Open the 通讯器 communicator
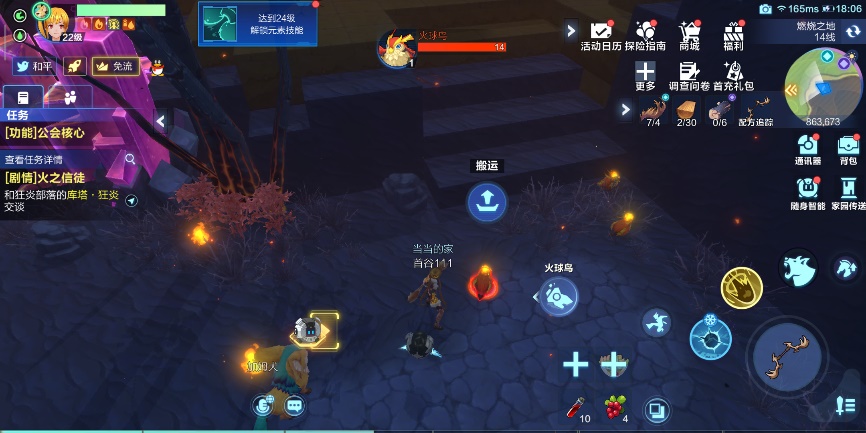The image size is (866, 433). click(x=808, y=148)
